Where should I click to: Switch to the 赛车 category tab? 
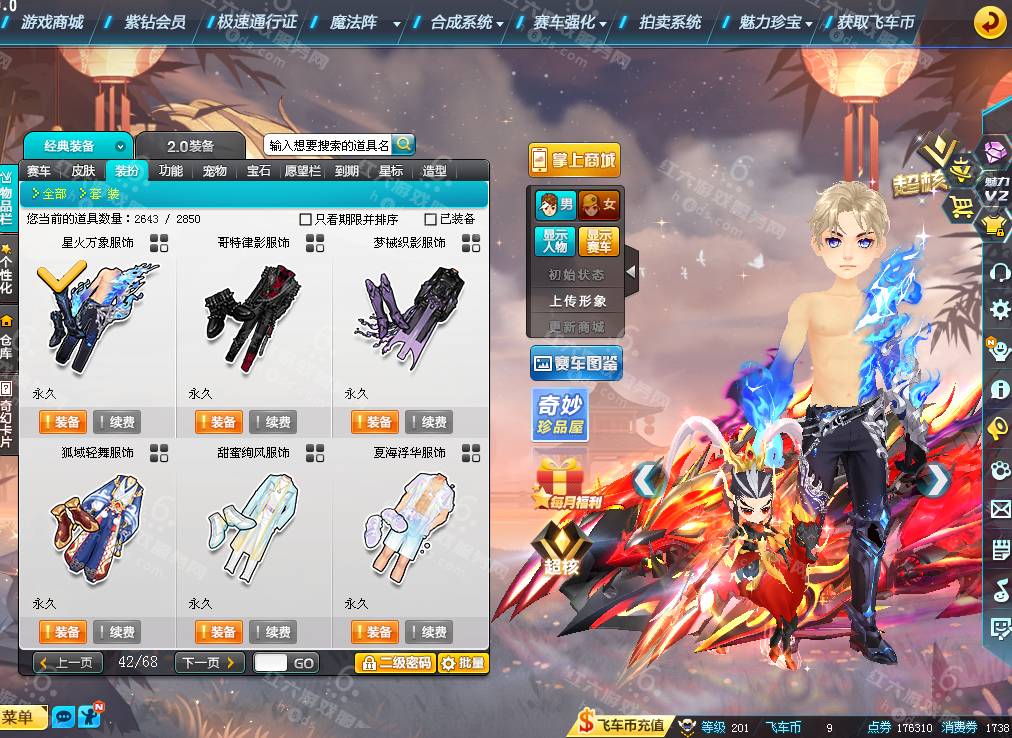[x=39, y=171]
